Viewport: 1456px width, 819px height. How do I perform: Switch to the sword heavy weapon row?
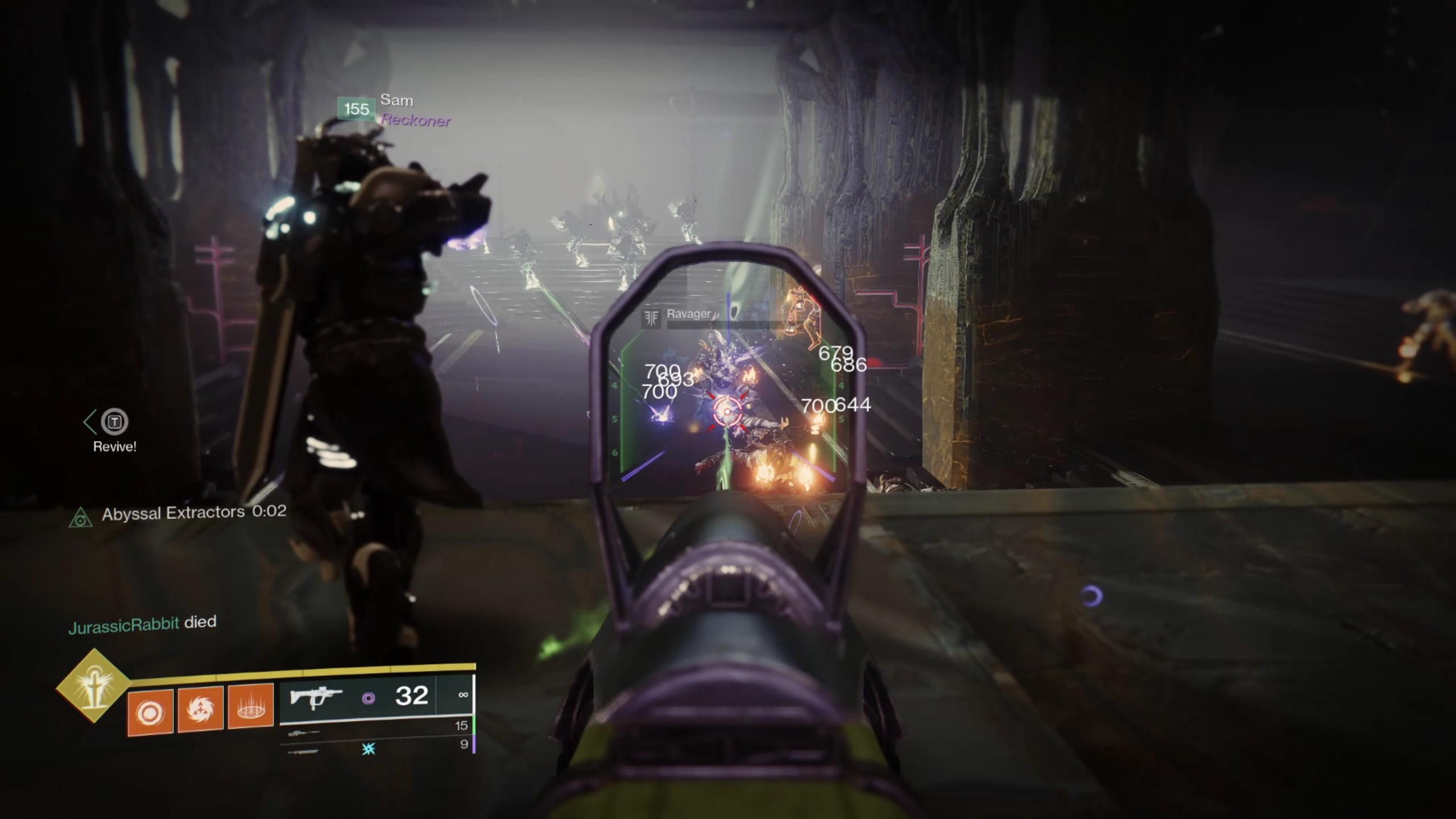click(377, 747)
